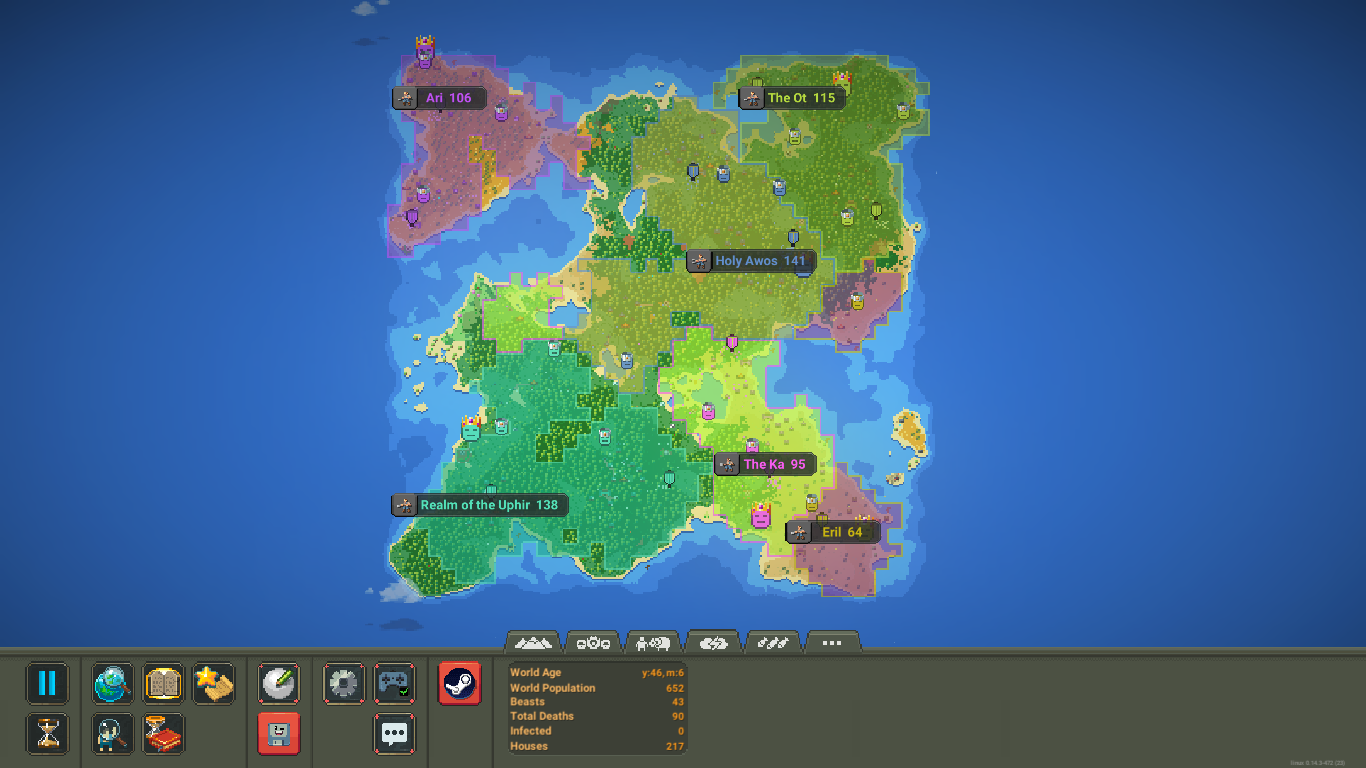Pause the world simulation
Image resolution: width=1366 pixels, height=768 pixels.
click(46, 683)
